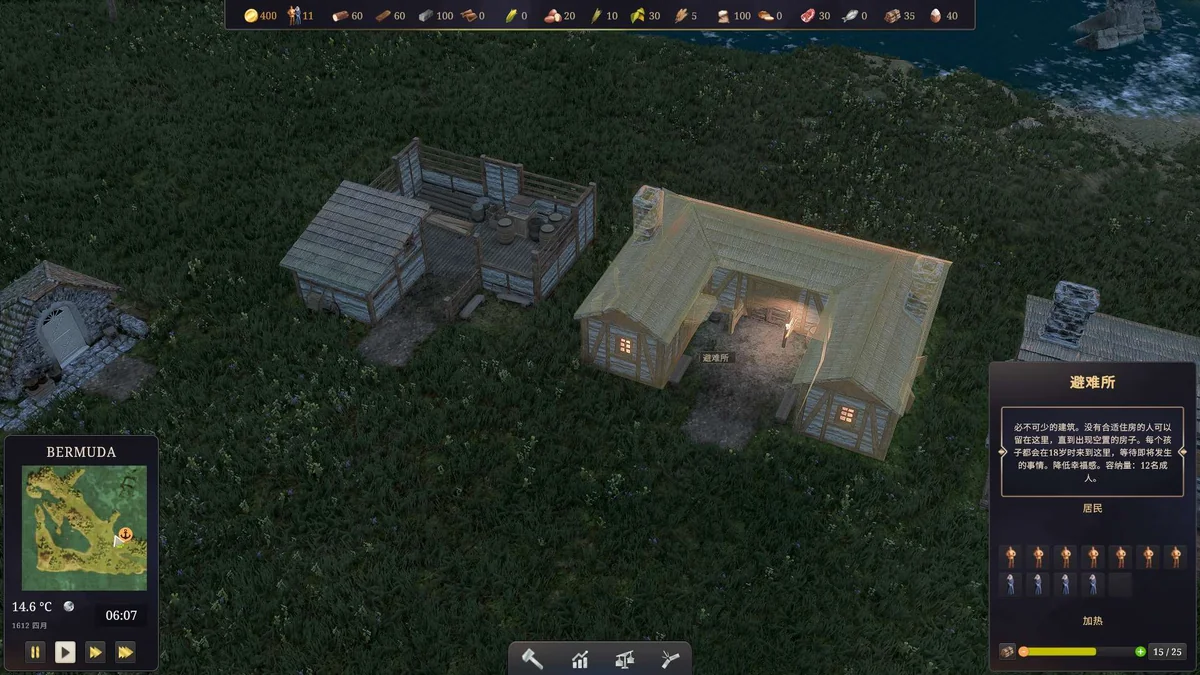Set game to normal play speed
The image size is (1200, 675).
pos(65,652)
